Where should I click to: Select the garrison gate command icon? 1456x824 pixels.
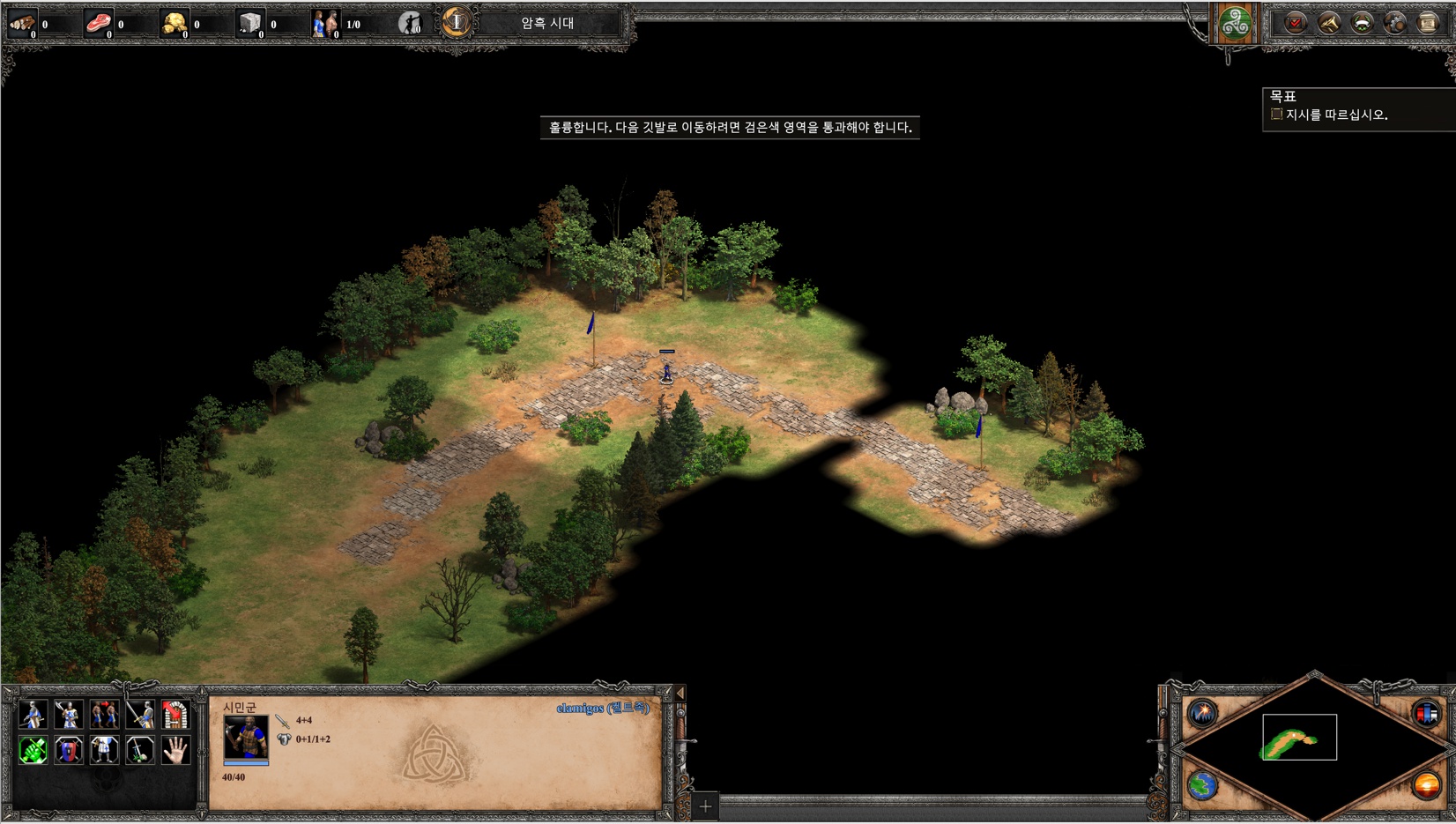(175, 714)
